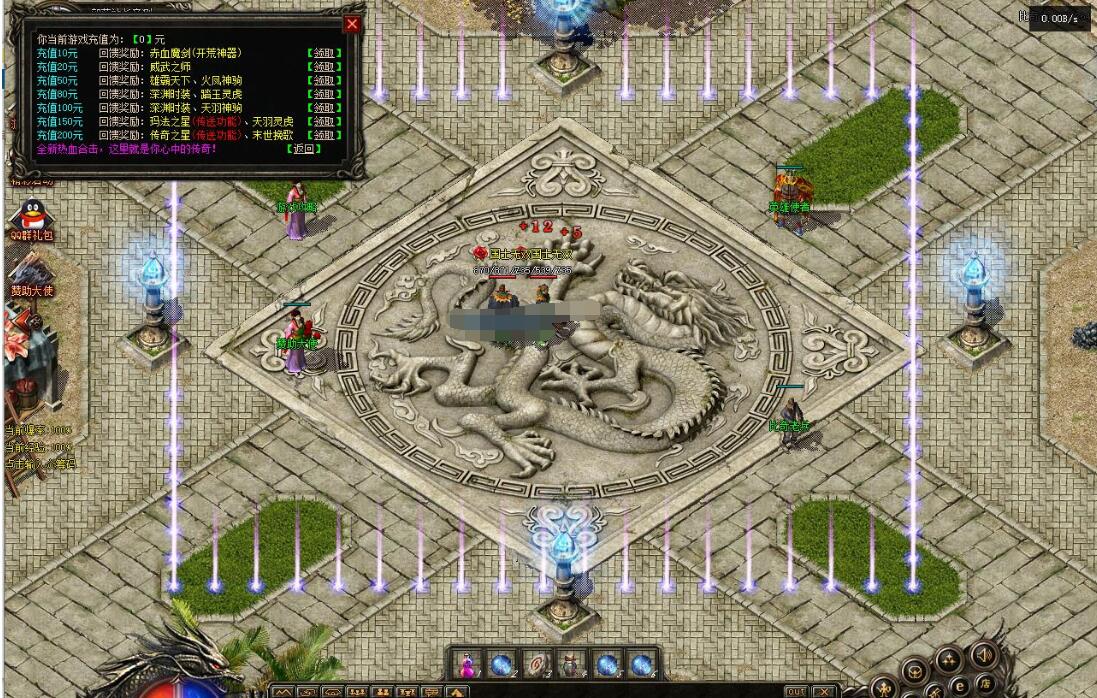Click the X button beside OUT
Viewport: 1097px width, 698px height.
823,691
